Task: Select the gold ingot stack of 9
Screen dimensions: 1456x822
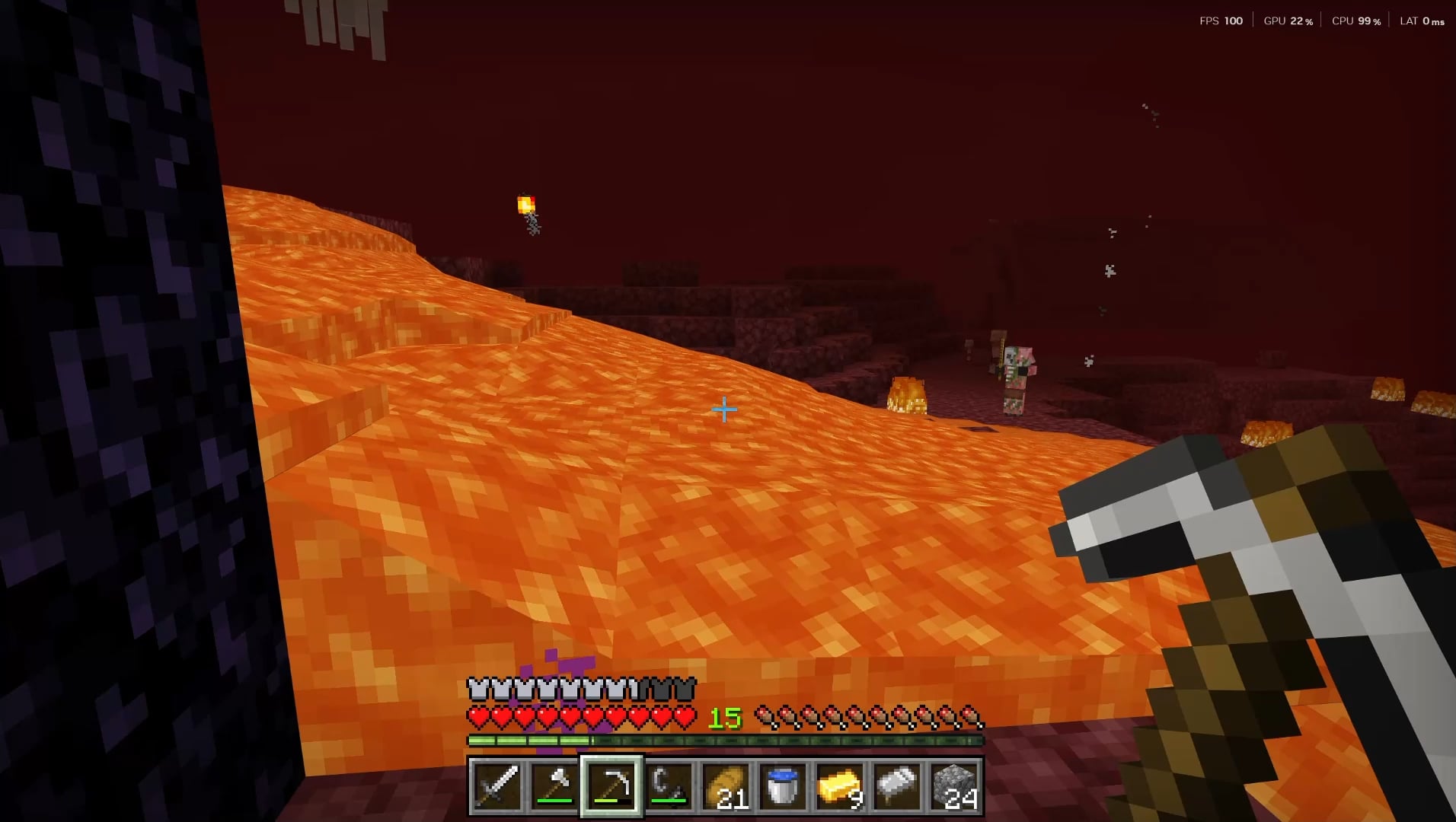Action: tap(840, 785)
